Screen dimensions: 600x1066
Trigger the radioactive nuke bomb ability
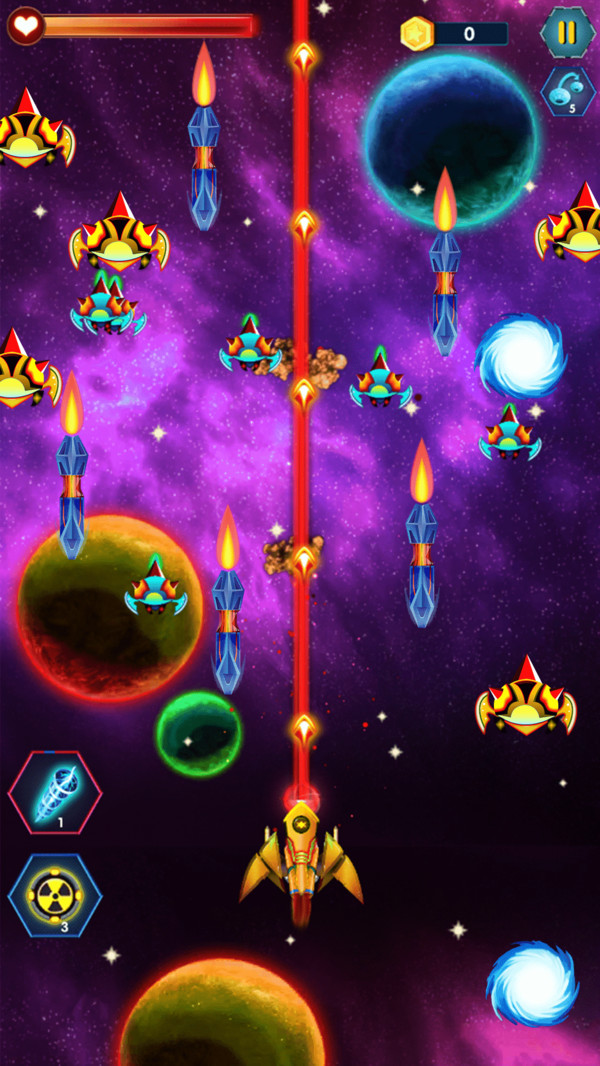click(x=55, y=895)
